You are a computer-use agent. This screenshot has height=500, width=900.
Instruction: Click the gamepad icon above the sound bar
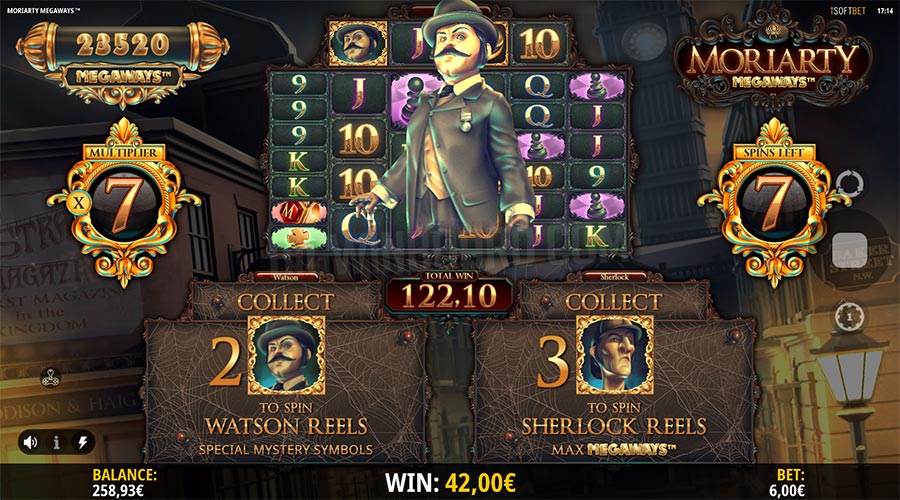click(49, 378)
